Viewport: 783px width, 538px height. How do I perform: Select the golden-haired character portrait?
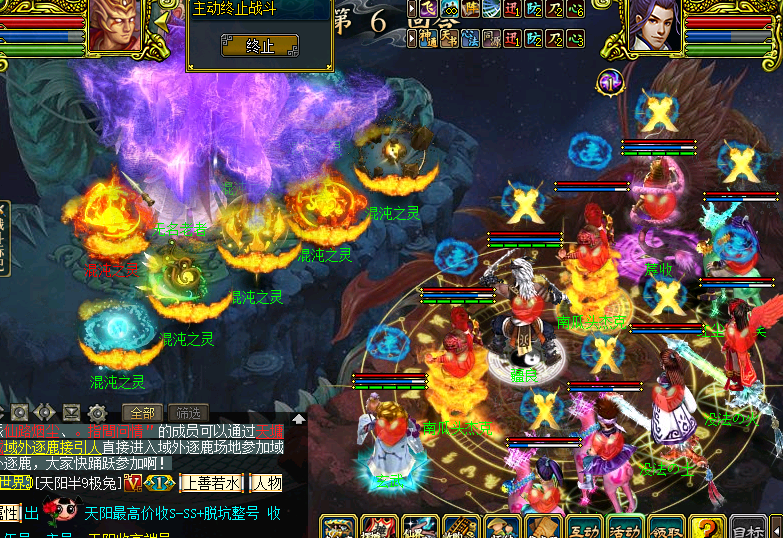coord(114,25)
